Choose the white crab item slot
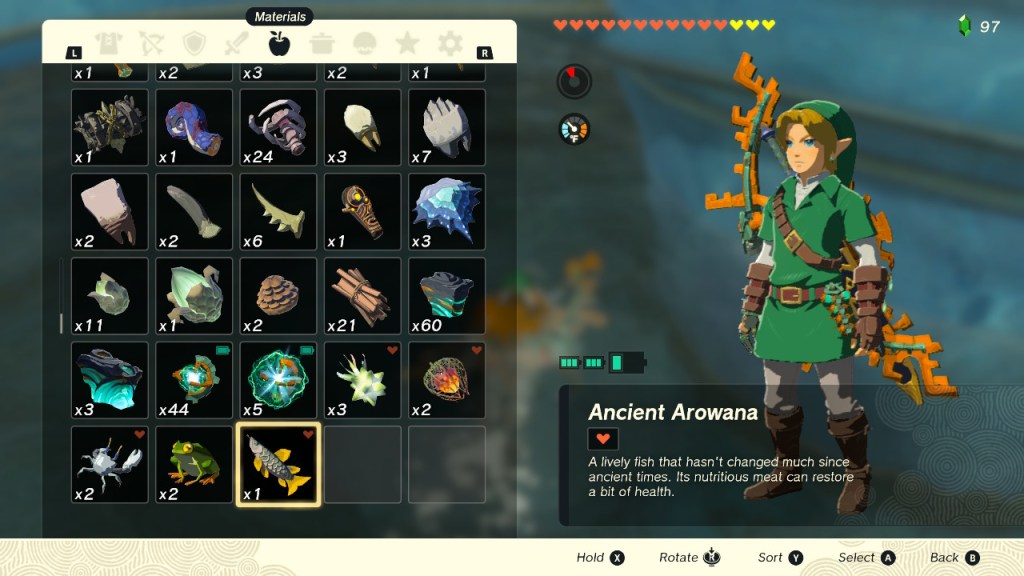The width and height of the screenshot is (1024, 576). coord(110,465)
